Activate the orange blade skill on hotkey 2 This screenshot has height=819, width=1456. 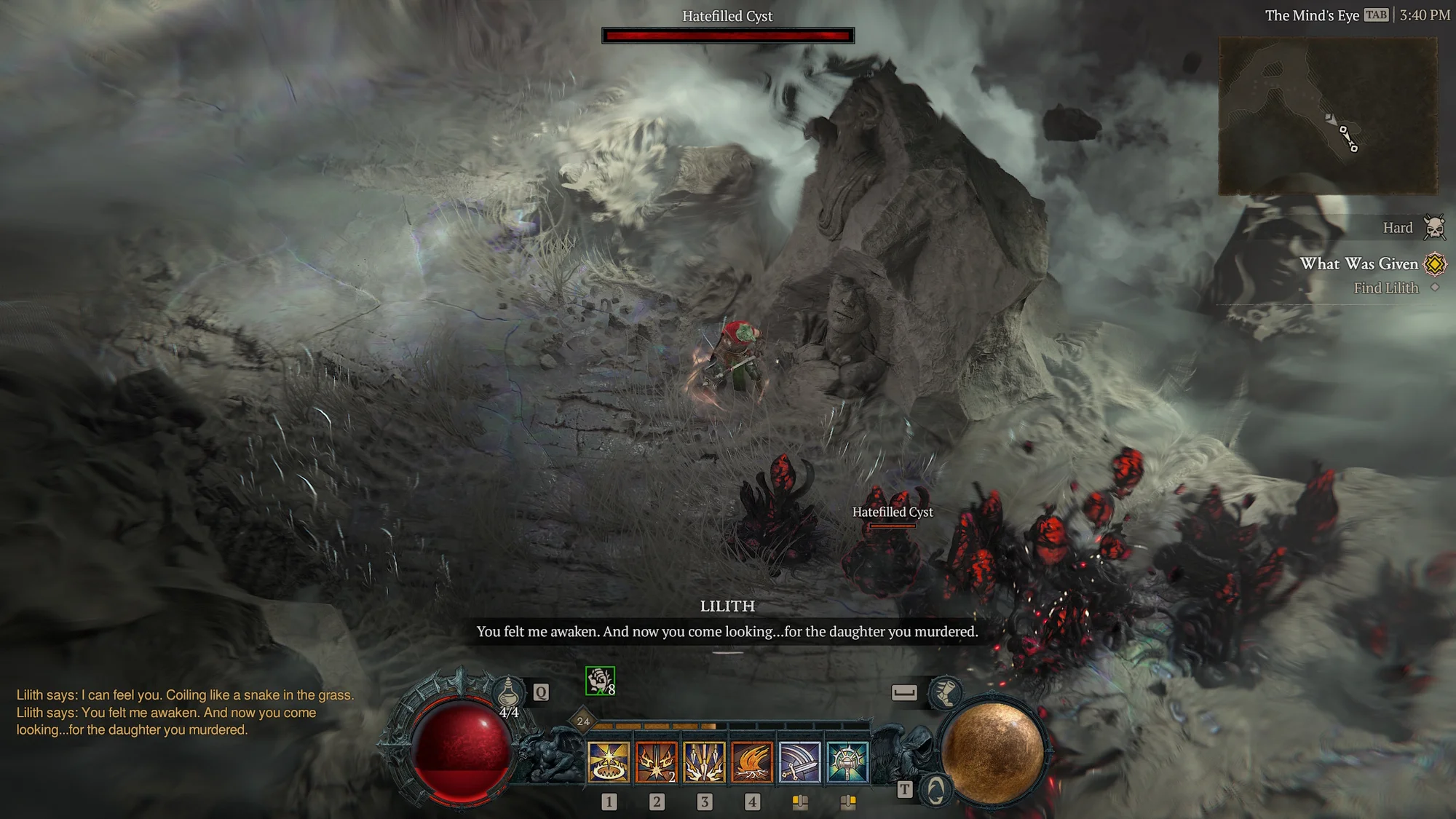(x=656, y=761)
